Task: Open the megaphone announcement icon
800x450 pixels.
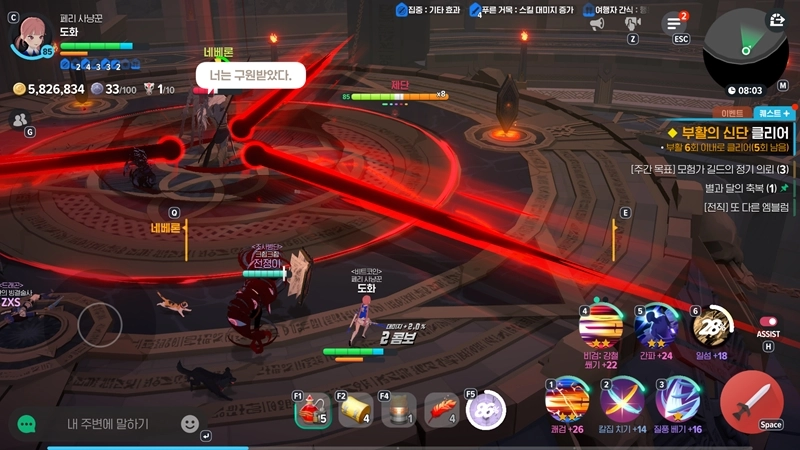Action: pos(597,23)
